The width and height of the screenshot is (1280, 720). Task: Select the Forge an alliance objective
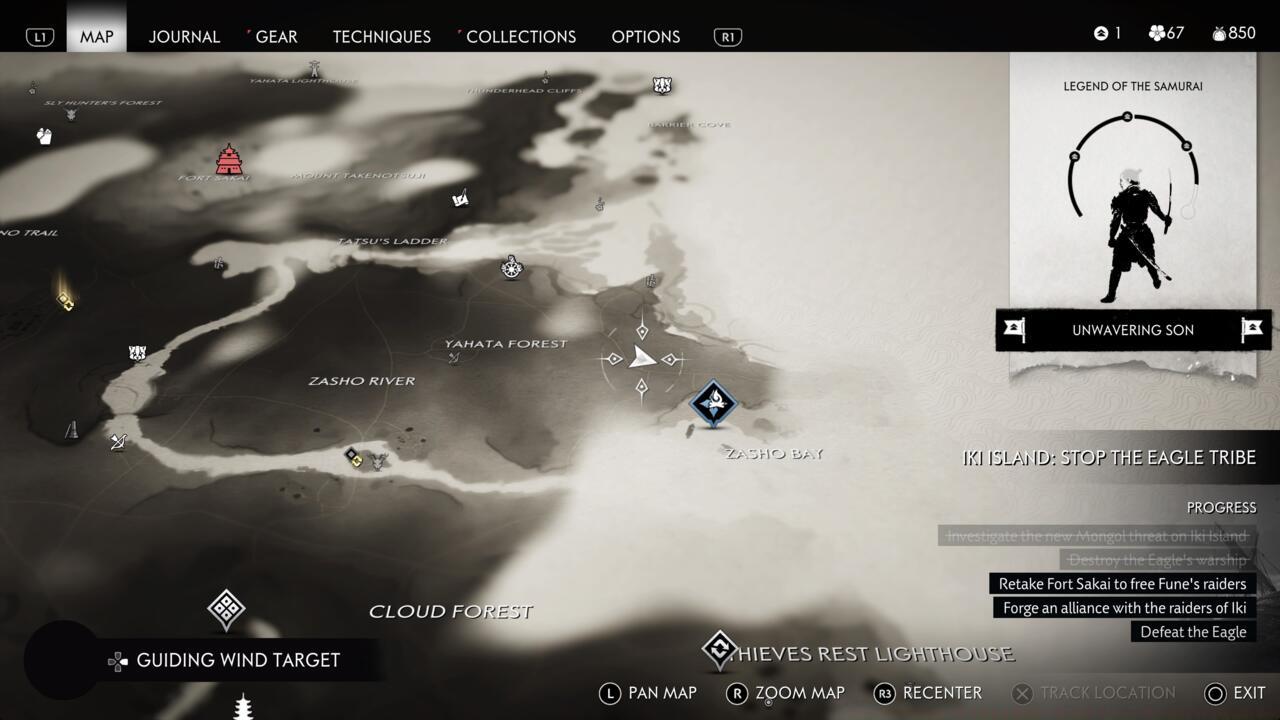1124,608
